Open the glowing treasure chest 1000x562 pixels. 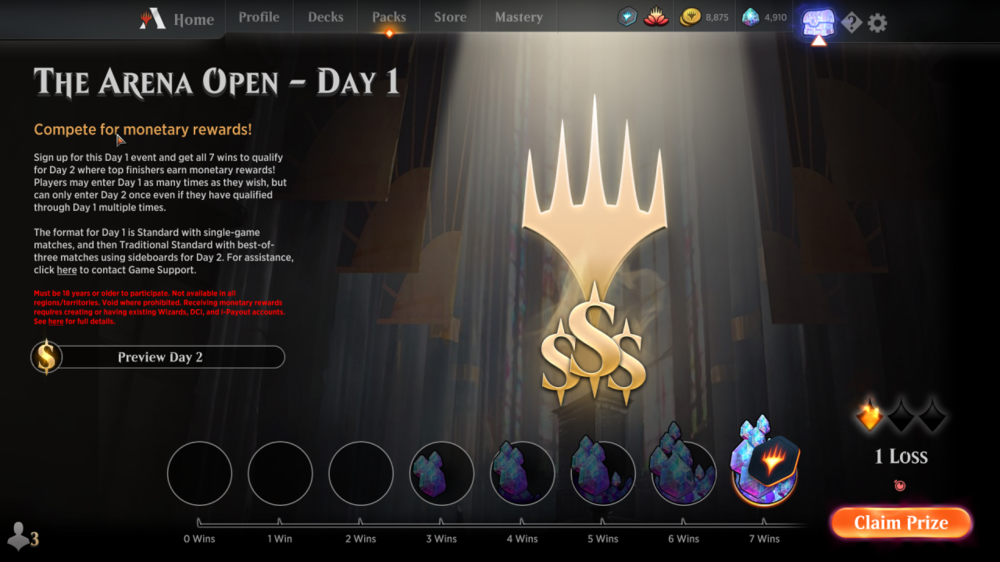pyautogui.click(x=818, y=22)
